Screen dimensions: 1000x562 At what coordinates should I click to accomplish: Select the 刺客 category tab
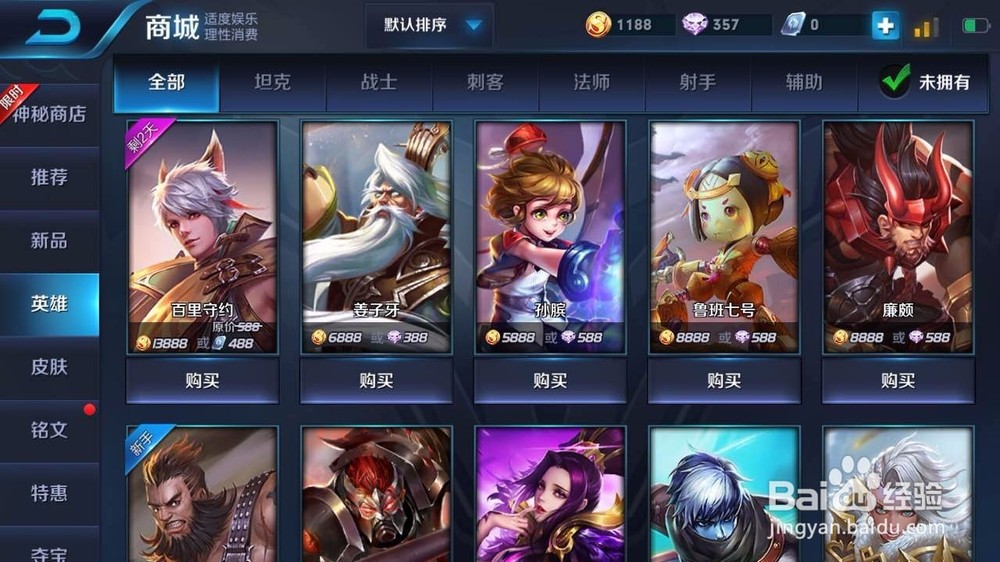point(485,82)
